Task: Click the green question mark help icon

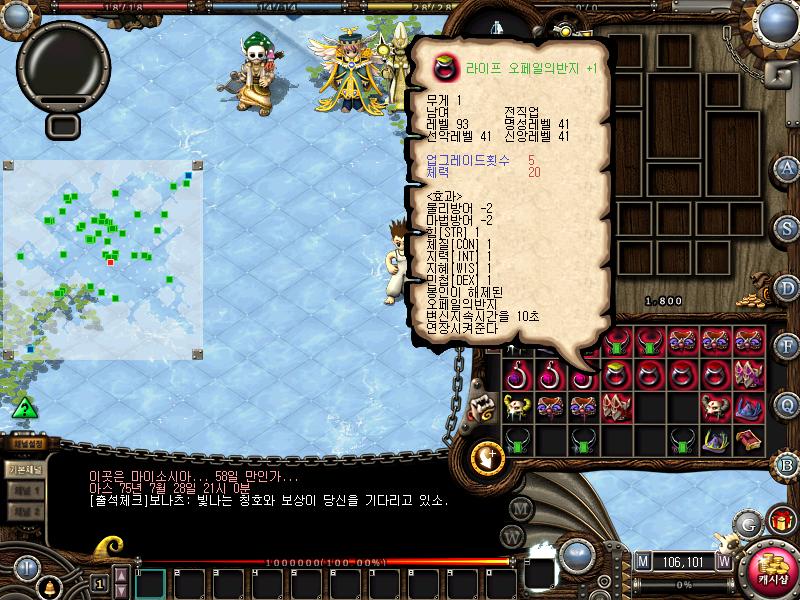Action: point(25,408)
